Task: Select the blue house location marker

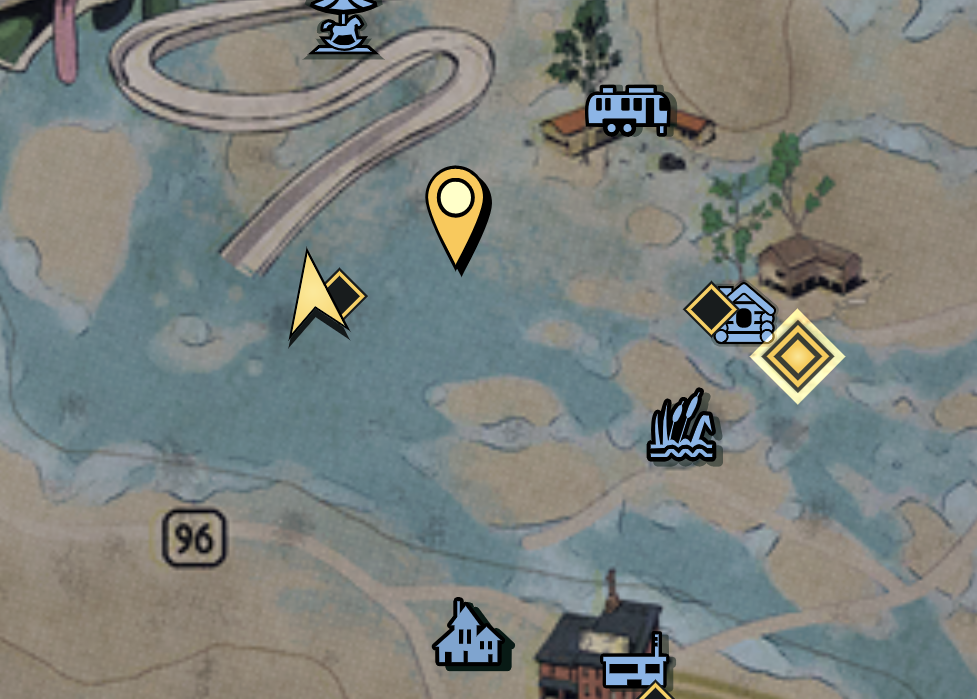Action: 468,634
